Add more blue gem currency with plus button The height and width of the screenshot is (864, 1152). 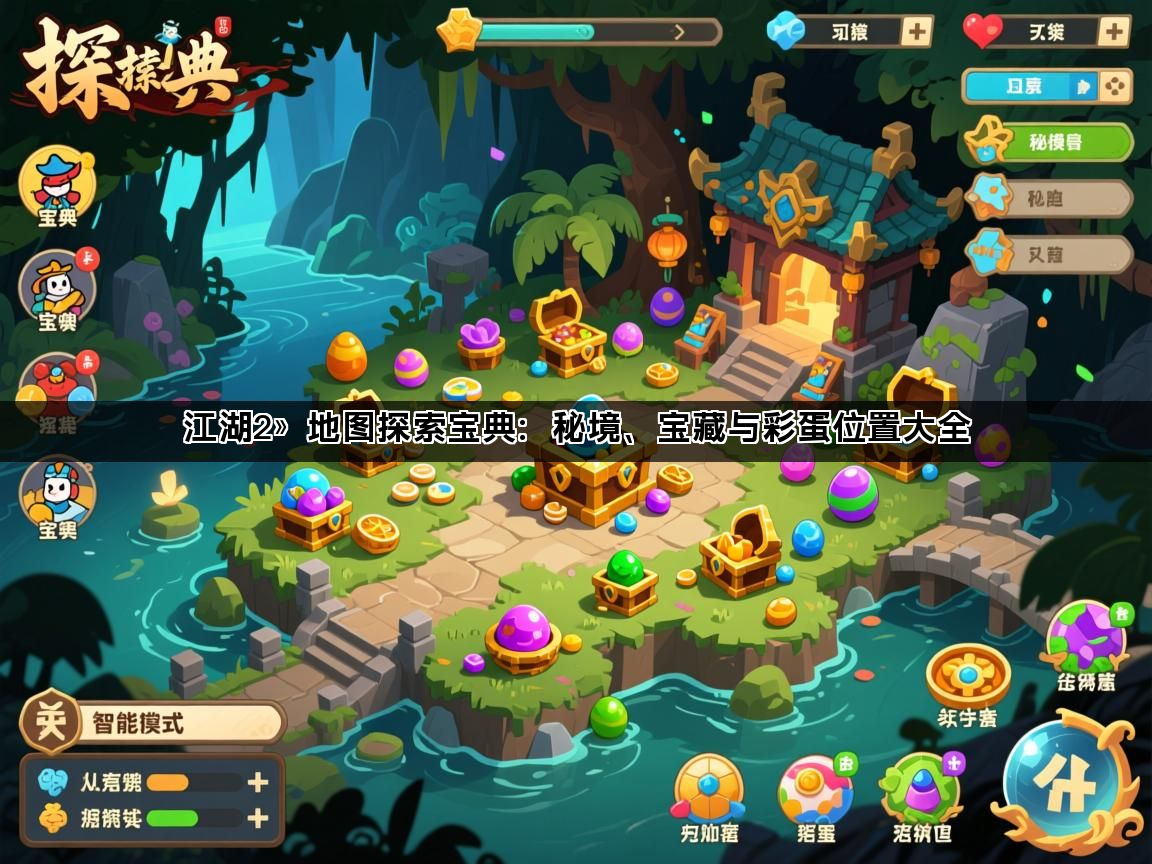[x=916, y=31]
